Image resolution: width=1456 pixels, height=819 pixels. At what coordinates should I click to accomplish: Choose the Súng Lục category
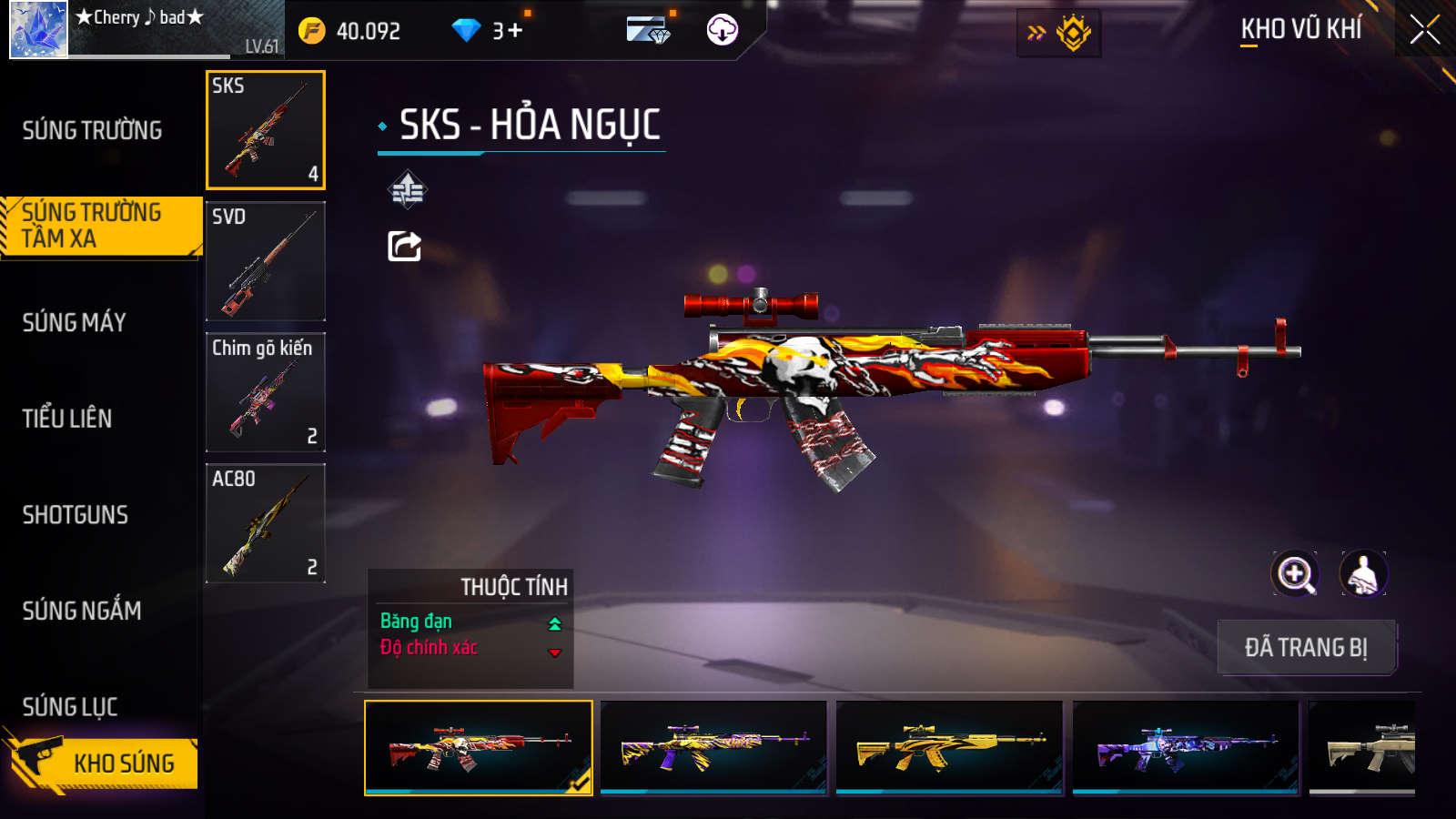[70, 706]
